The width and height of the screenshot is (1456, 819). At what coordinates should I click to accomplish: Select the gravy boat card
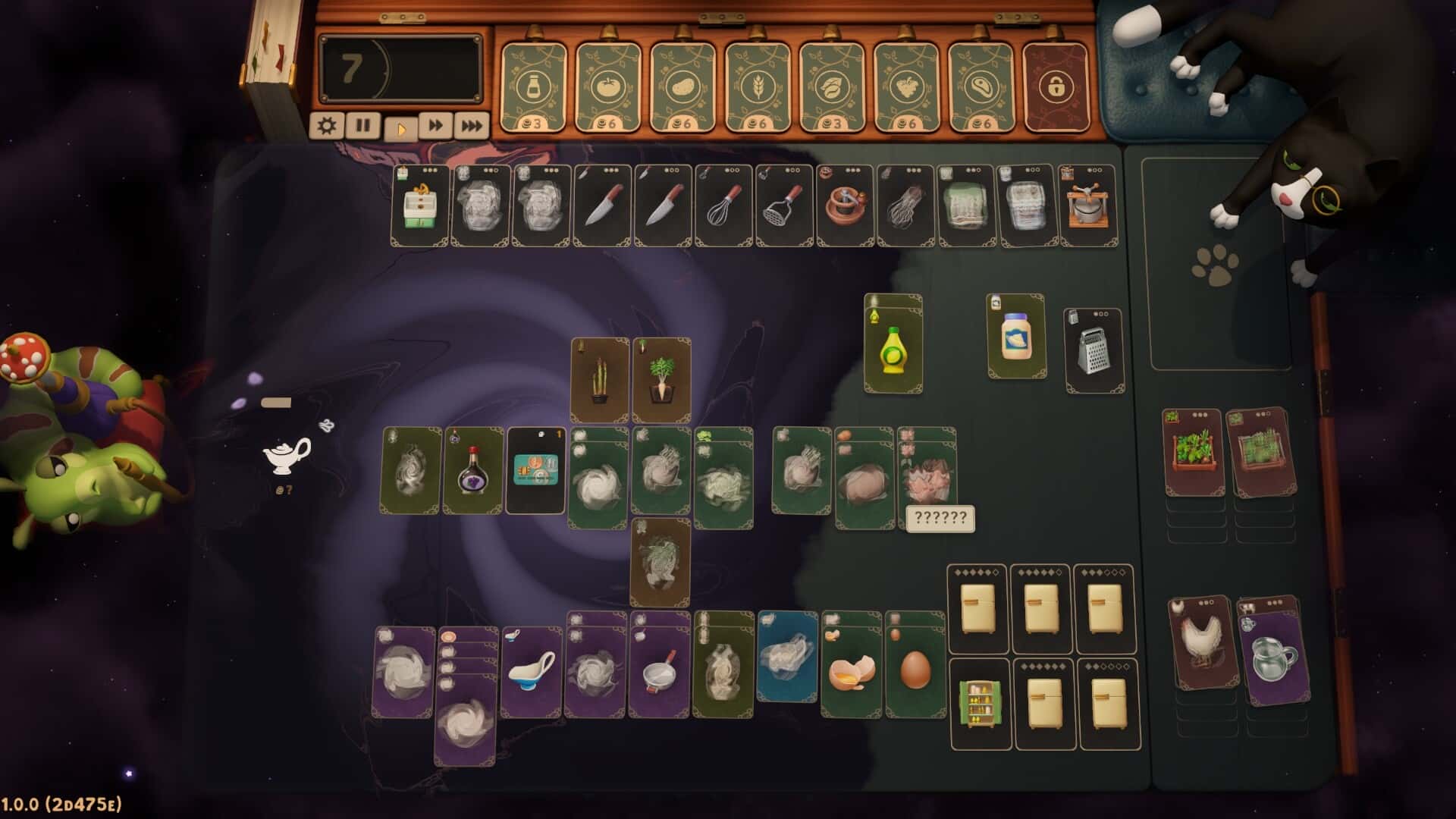[531, 673]
